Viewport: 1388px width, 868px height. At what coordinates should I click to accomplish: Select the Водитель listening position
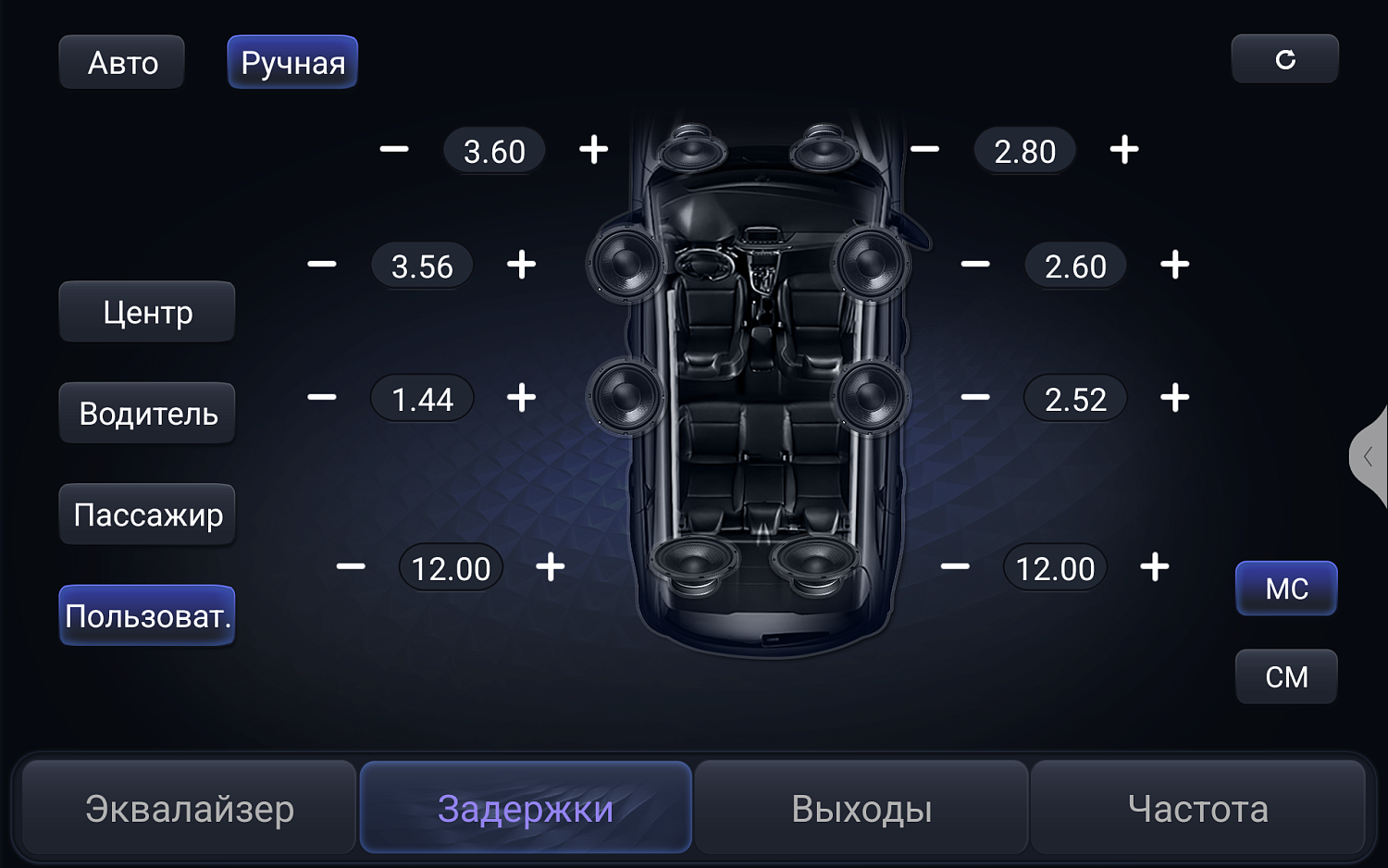coord(147,414)
